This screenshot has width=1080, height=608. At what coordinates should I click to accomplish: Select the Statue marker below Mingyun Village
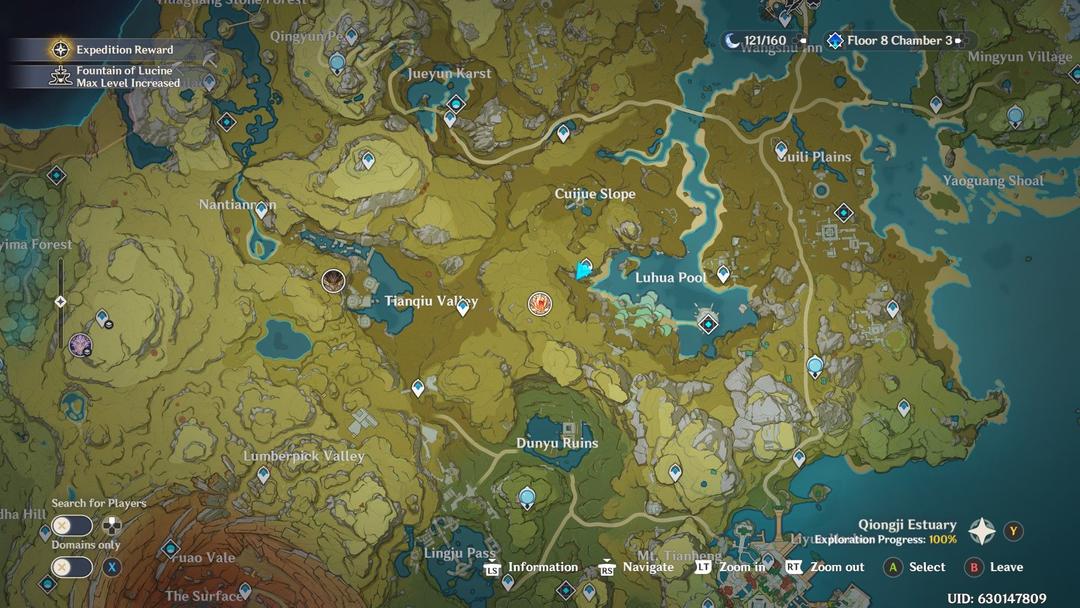(x=1015, y=116)
